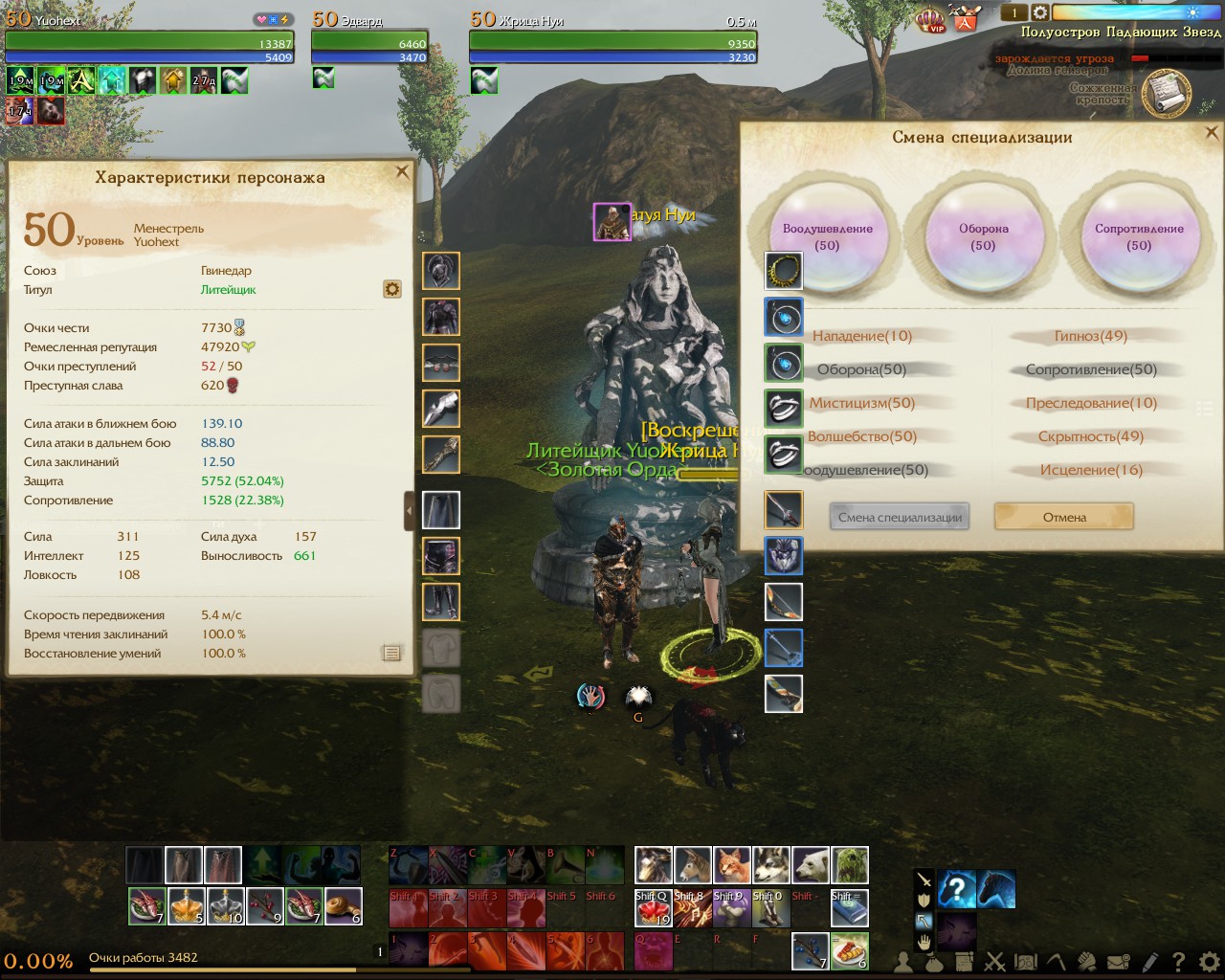Select the pizza slice food slot
The image size is (1225, 980).
(x=850, y=950)
